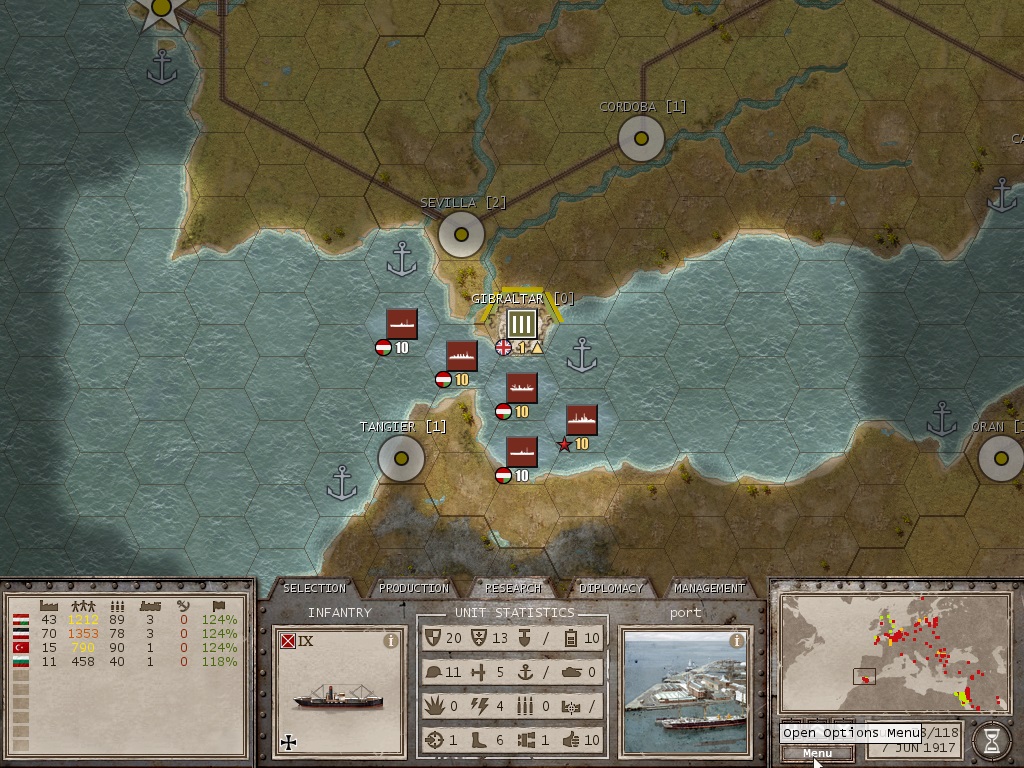This screenshot has width=1024, height=768.
Task: Open the info icon on the infantry unit card
Action: point(391,642)
